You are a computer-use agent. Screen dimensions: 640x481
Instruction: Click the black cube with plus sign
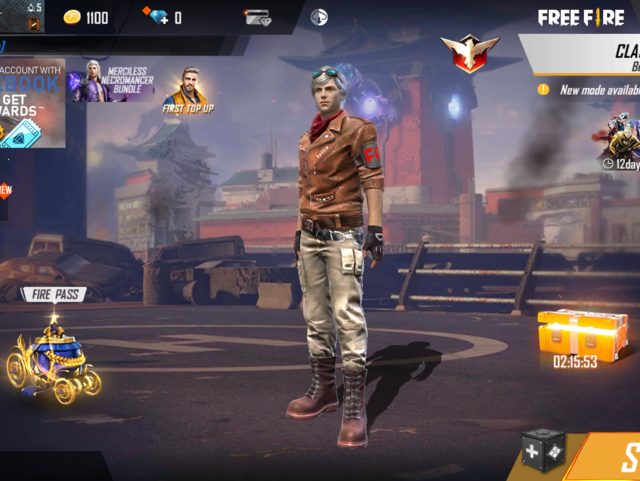(543, 451)
